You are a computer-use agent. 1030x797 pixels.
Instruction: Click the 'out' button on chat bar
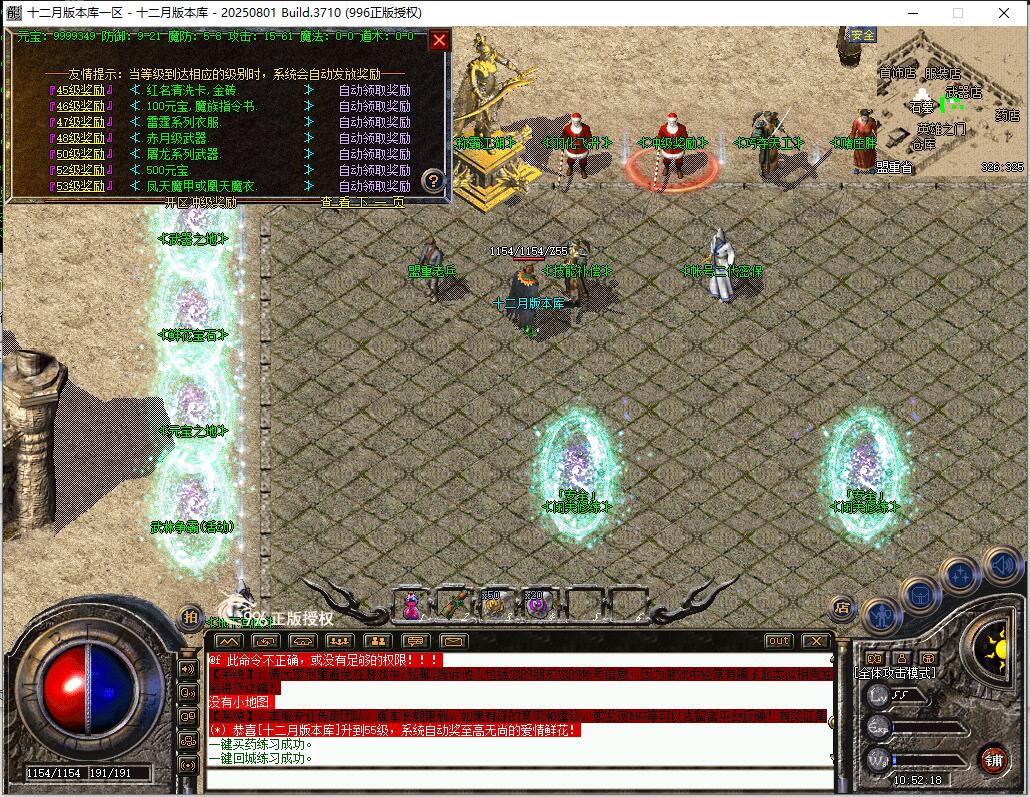[x=778, y=641]
